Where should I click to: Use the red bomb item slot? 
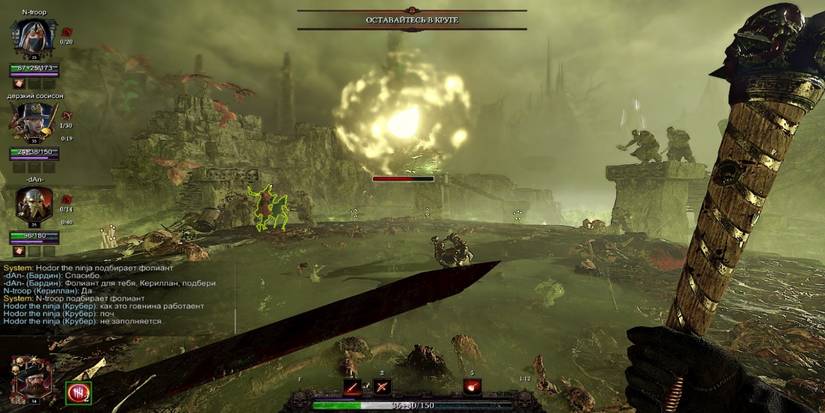point(472,387)
